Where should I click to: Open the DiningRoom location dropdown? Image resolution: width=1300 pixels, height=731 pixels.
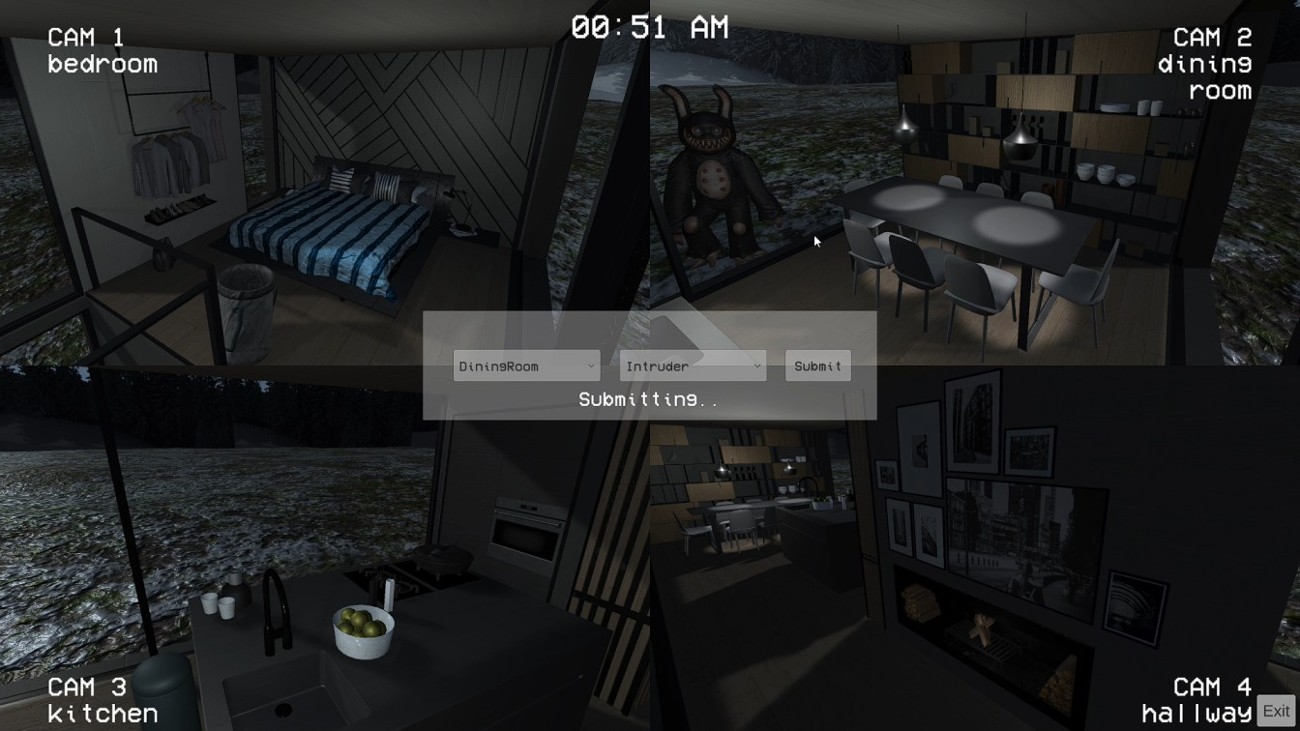526,366
